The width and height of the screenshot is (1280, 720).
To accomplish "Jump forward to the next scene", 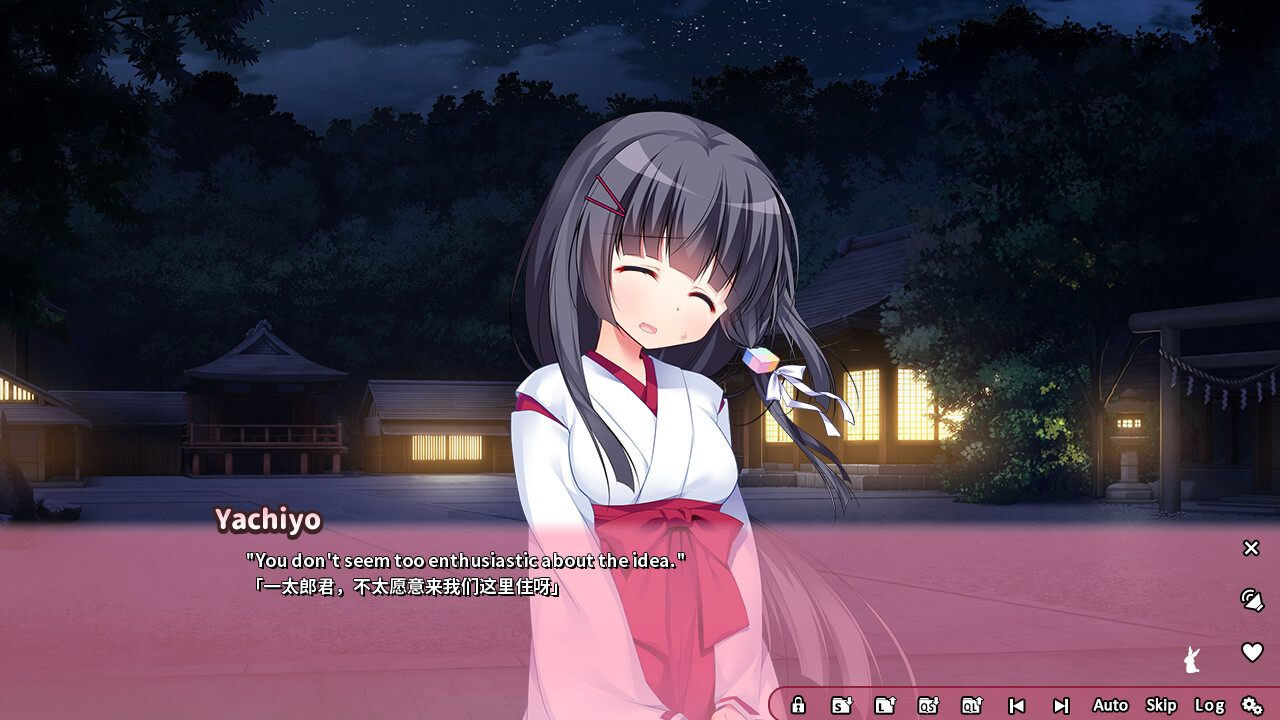I will pyautogui.click(x=1061, y=705).
